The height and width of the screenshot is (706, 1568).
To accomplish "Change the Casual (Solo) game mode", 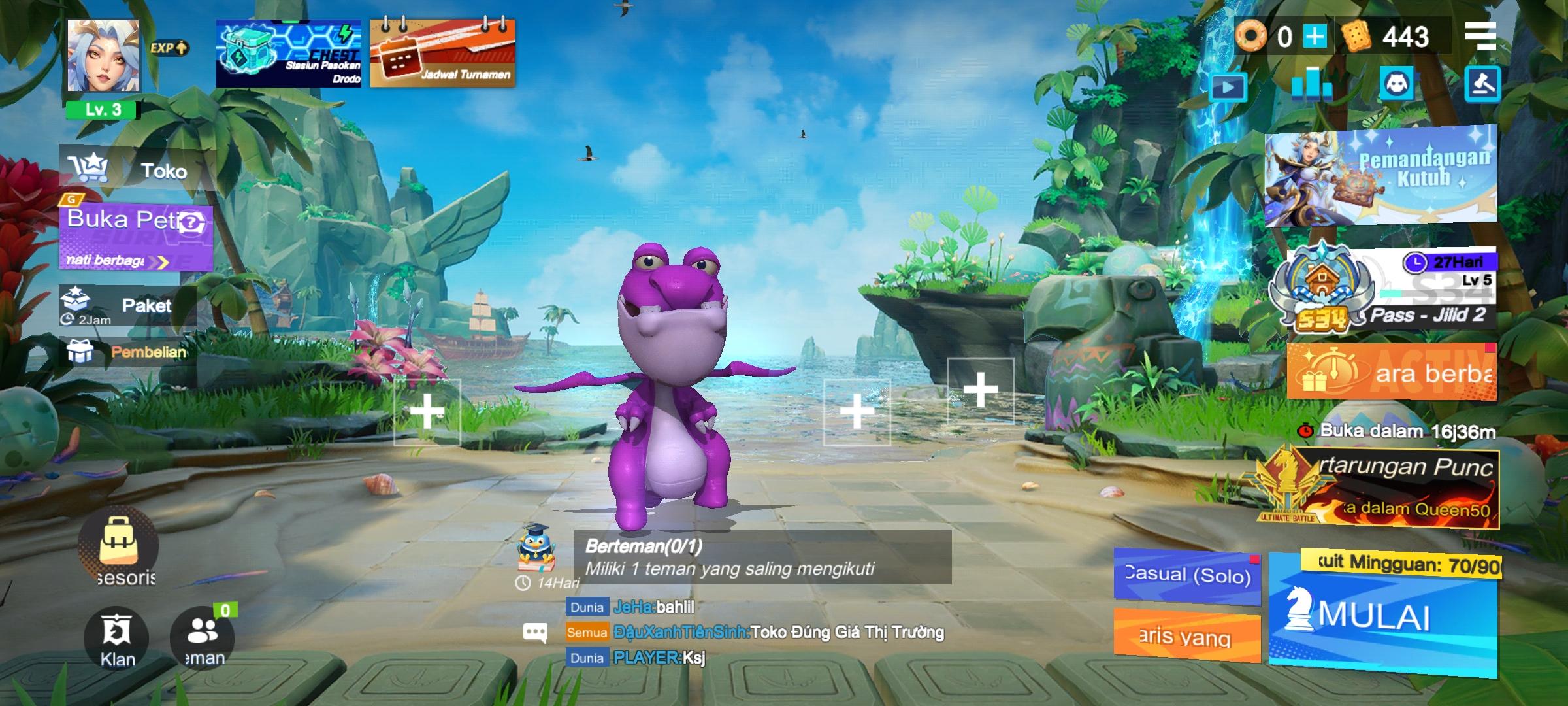I will (1186, 575).
